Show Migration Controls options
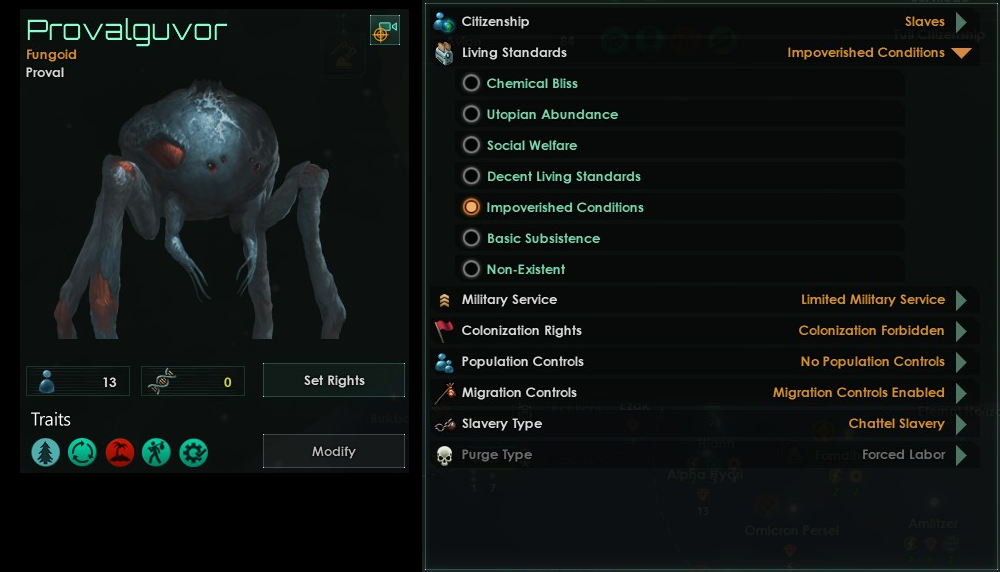The height and width of the screenshot is (572, 1000). [x=961, y=393]
